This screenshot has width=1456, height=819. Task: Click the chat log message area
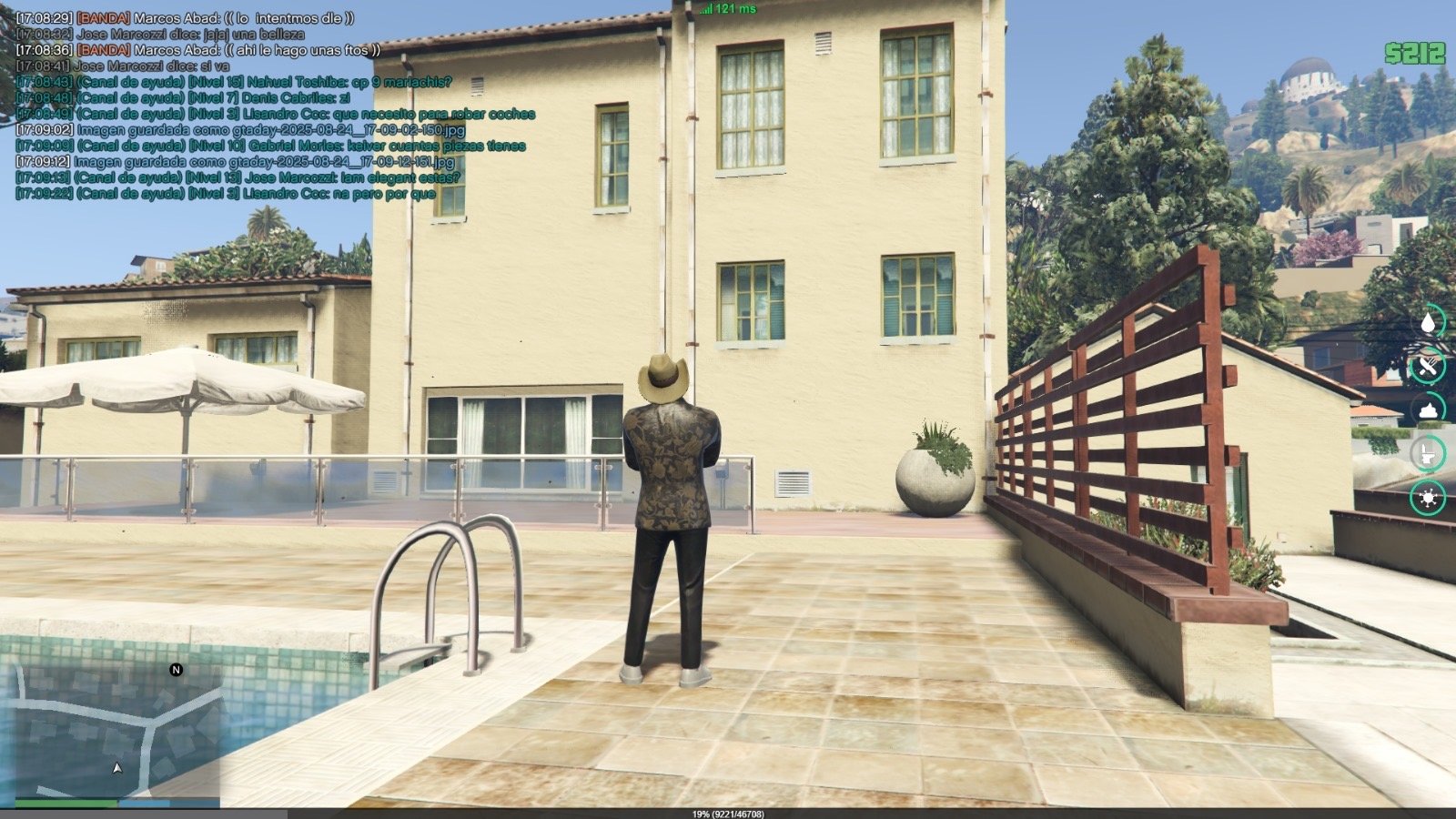pos(273,106)
